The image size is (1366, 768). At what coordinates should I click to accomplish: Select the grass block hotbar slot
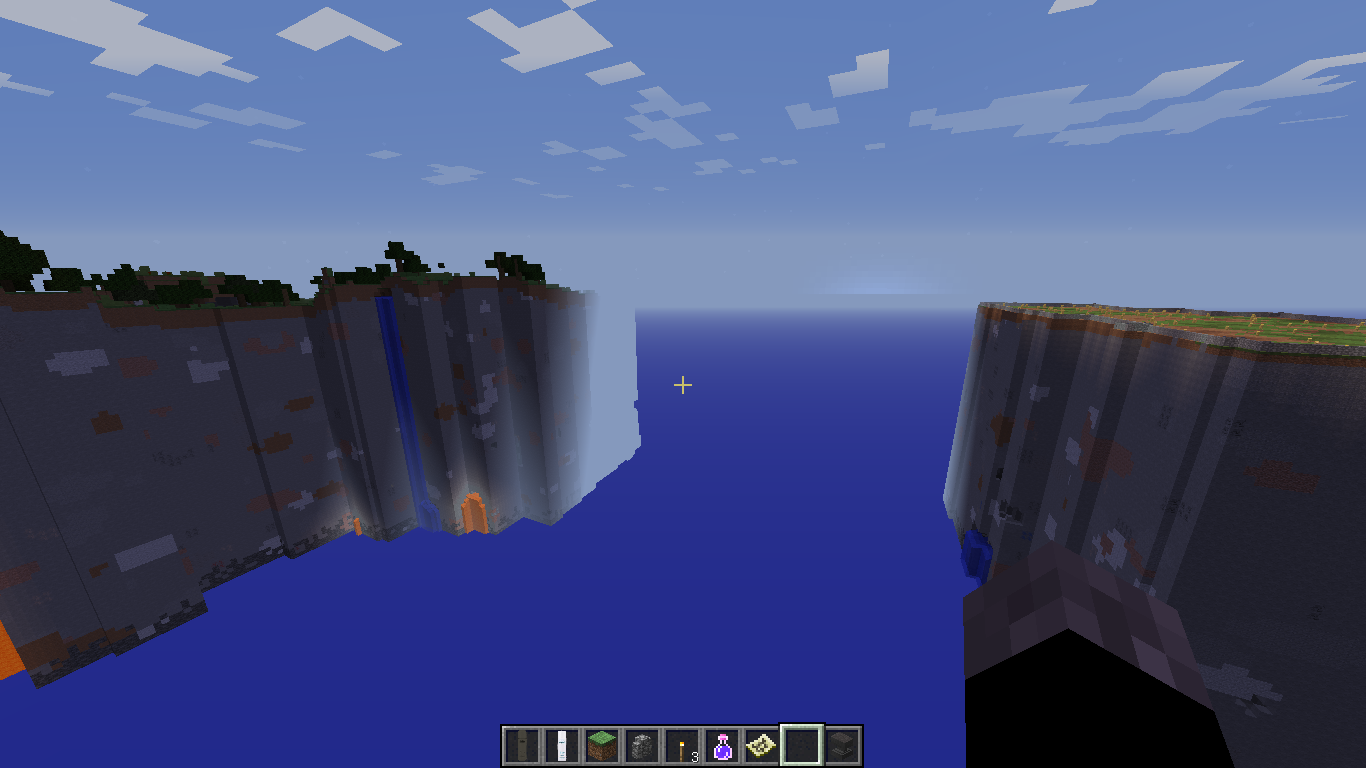(602, 746)
